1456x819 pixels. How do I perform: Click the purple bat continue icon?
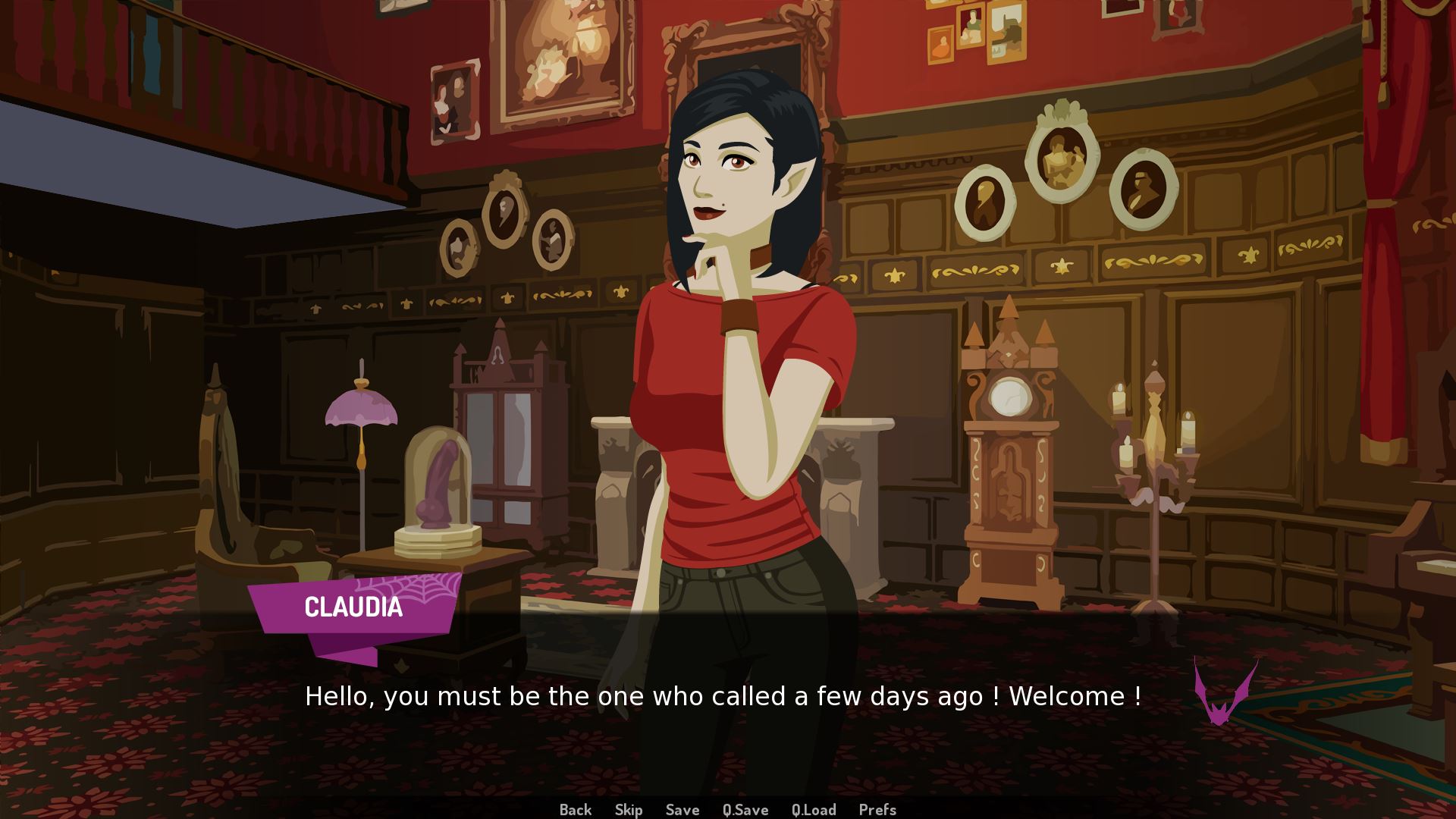[x=1225, y=693]
